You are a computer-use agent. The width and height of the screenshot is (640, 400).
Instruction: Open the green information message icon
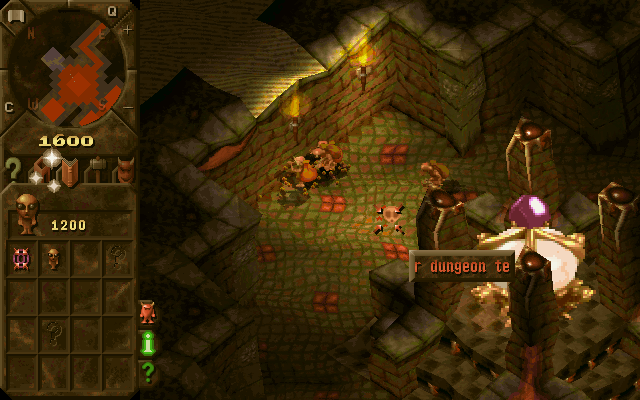click(147, 342)
